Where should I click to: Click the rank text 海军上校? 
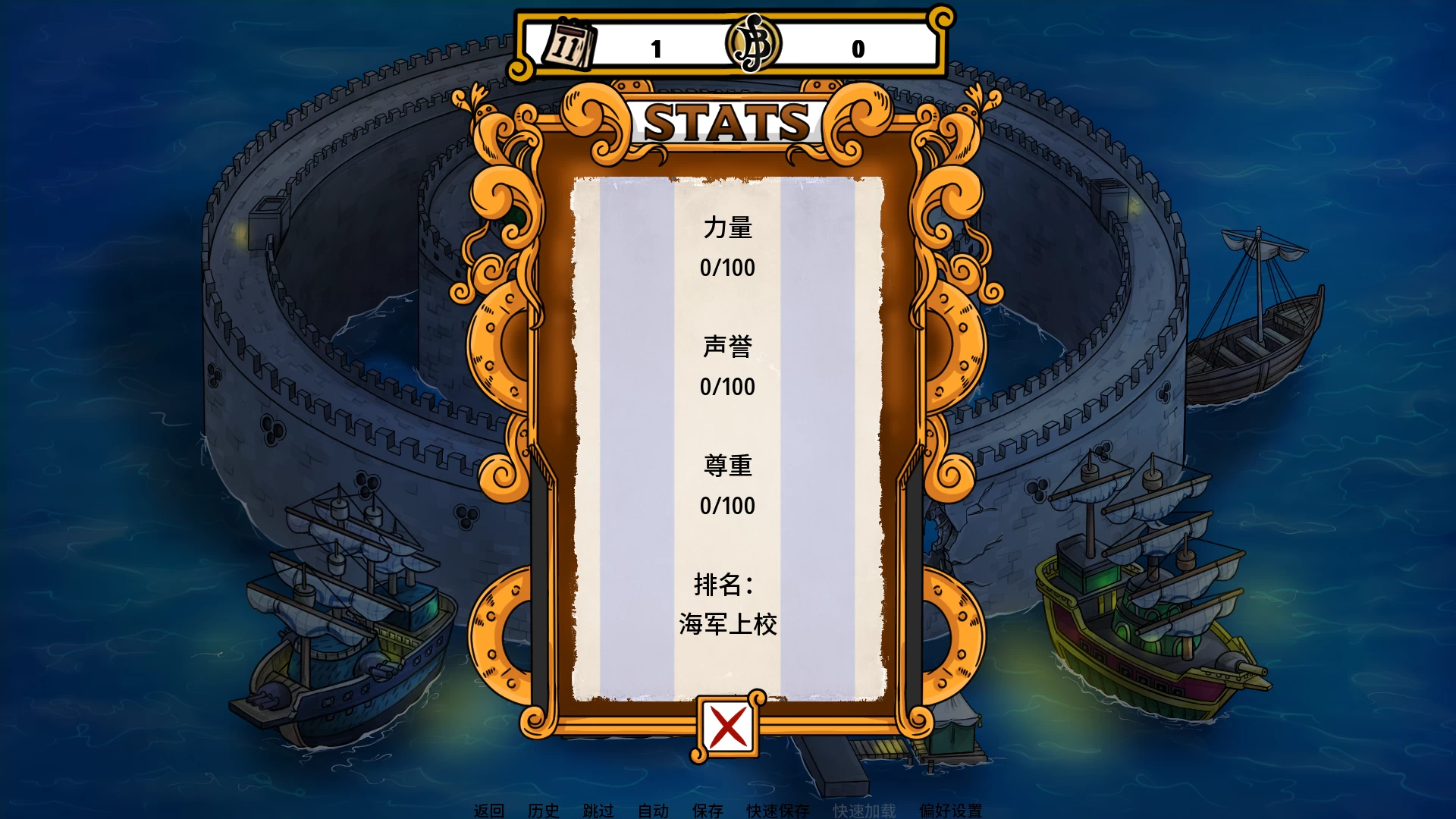click(726, 624)
